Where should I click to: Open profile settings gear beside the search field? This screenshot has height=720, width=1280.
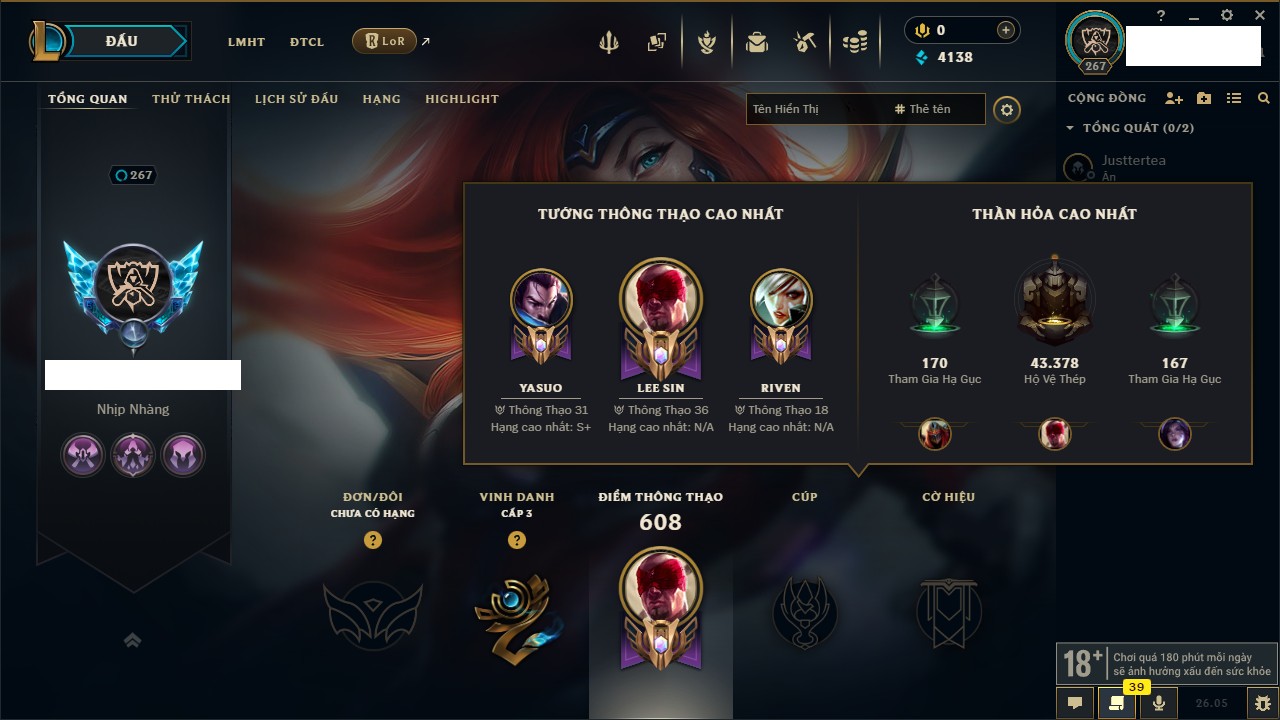1007,109
